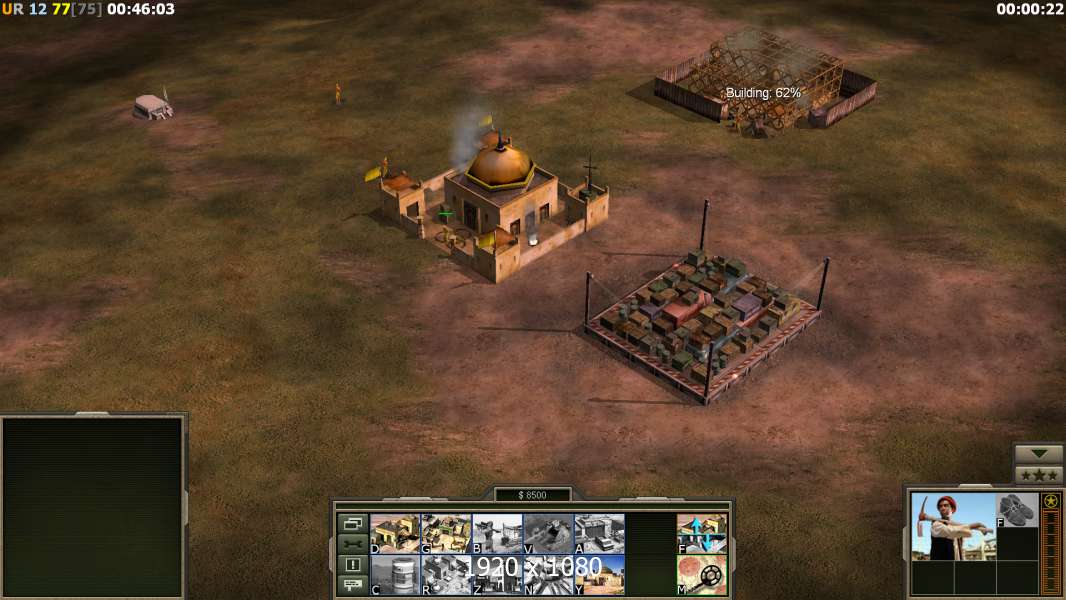1066x600 pixels.
Task: Select the supply stash build icon (D)
Action: click(395, 533)
